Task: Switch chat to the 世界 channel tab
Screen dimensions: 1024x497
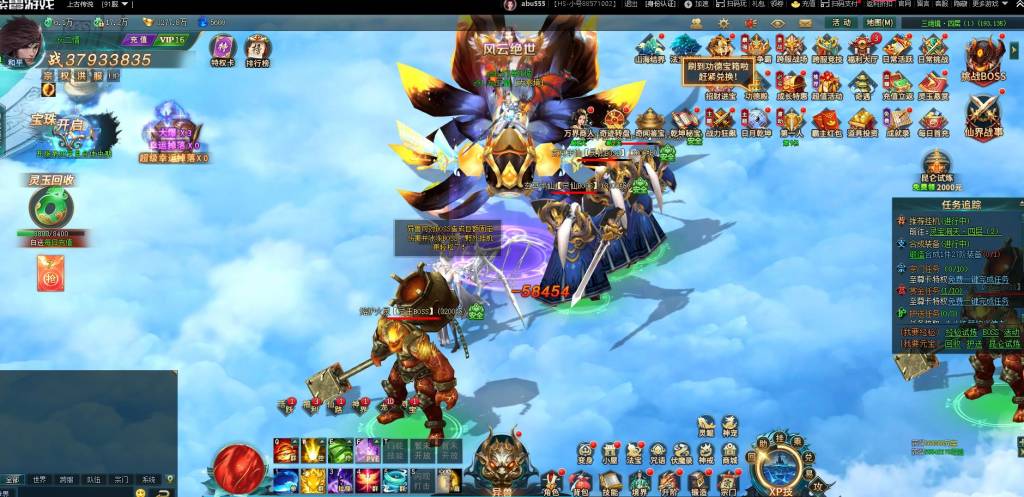Action: pyautogui.click(x=39, y=480)
